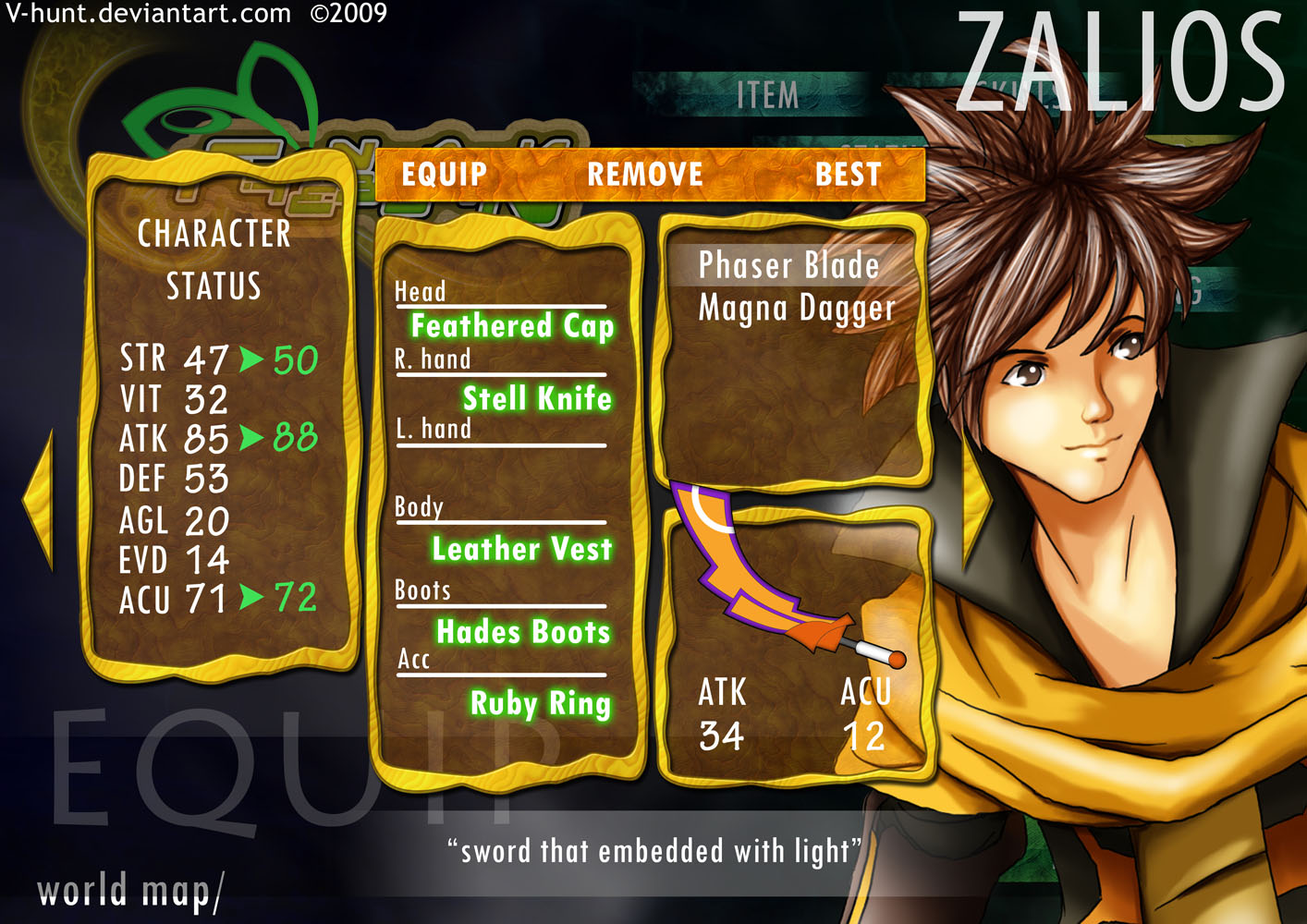Open the ITEM menu tab
Viewport: 1307px width, 924px height.
click(x=769, y=92)
